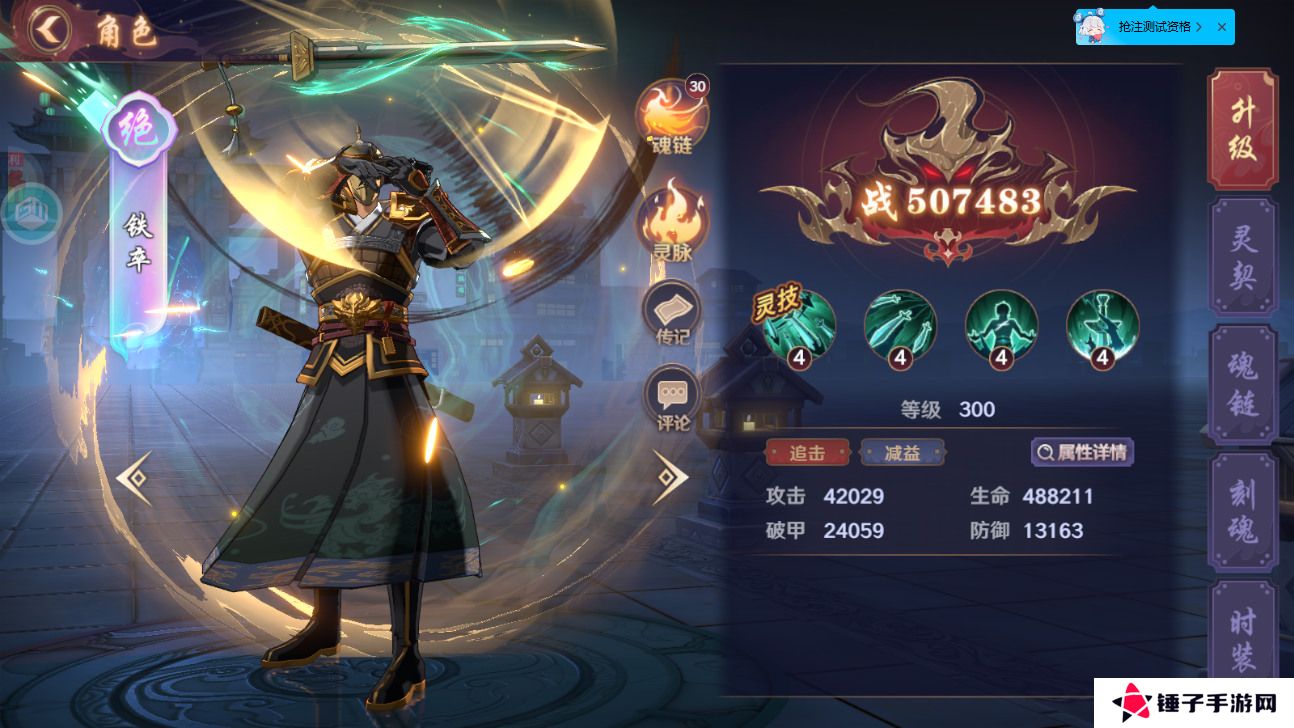The image size is (1294, 728).
Task: Toggle the 减益 debuff status
Action: pos(903,452)
